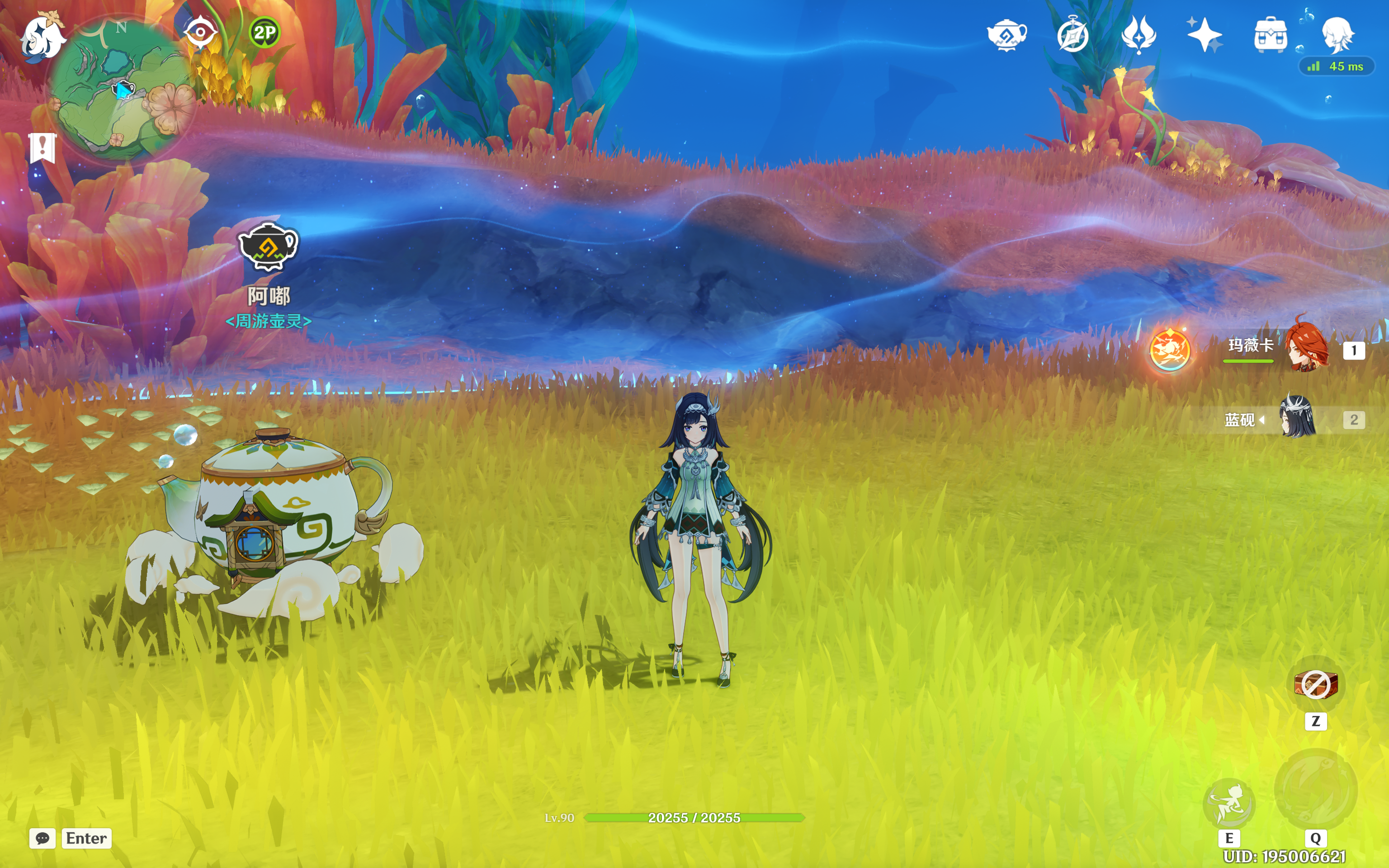Open the compass adventure handbook icon
Viewport: 1389px width, 868px height.
pyautogui.click(x=1072, y=35)
